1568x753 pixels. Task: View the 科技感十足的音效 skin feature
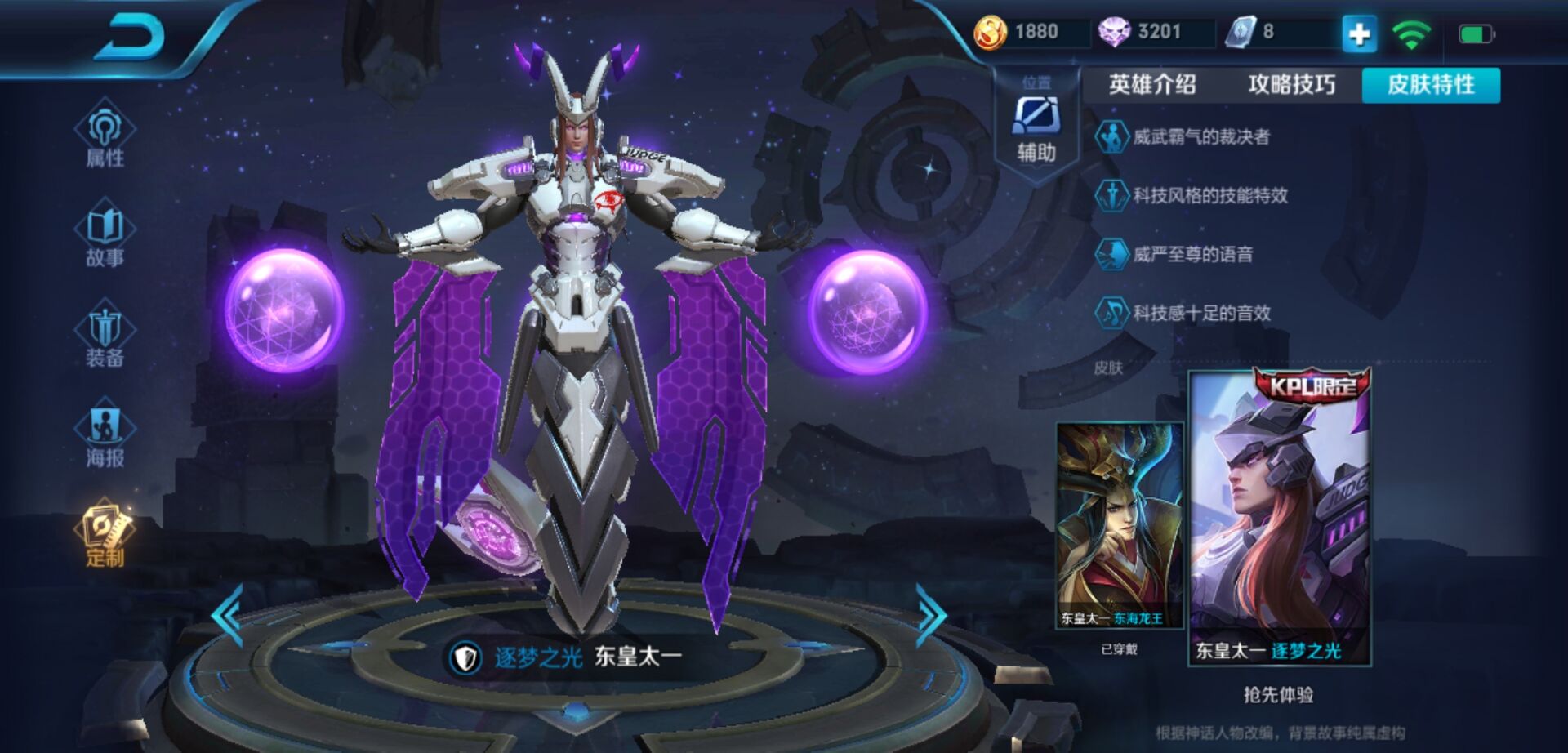click(1201, 314)
